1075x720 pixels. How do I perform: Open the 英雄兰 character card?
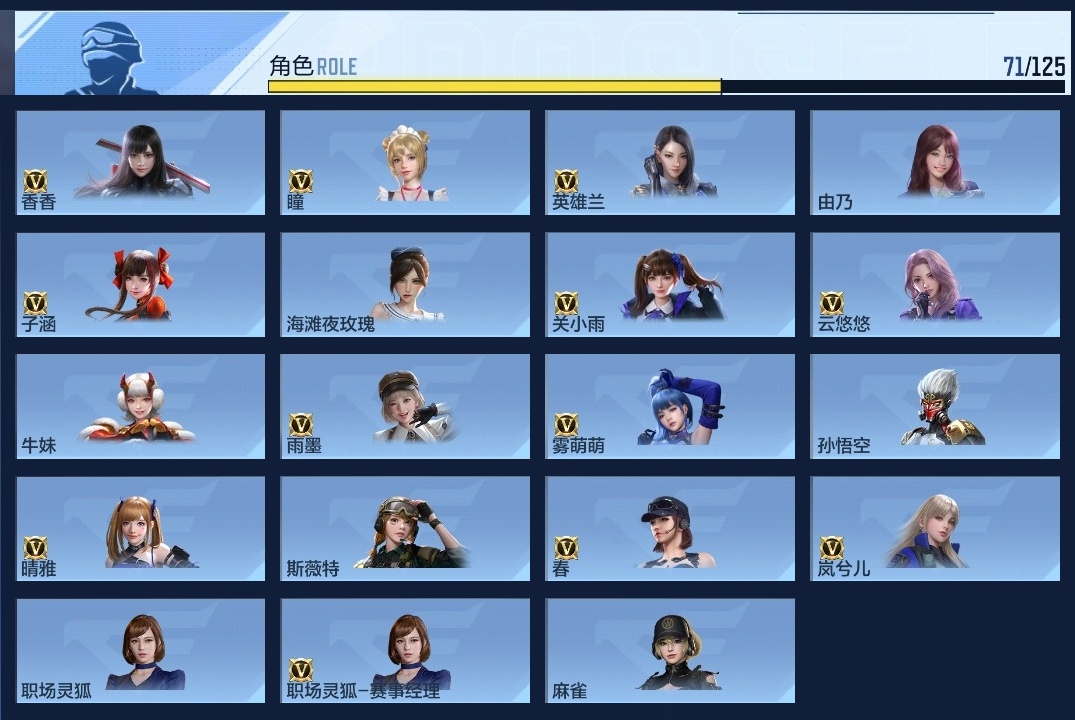tap(670, 162)
